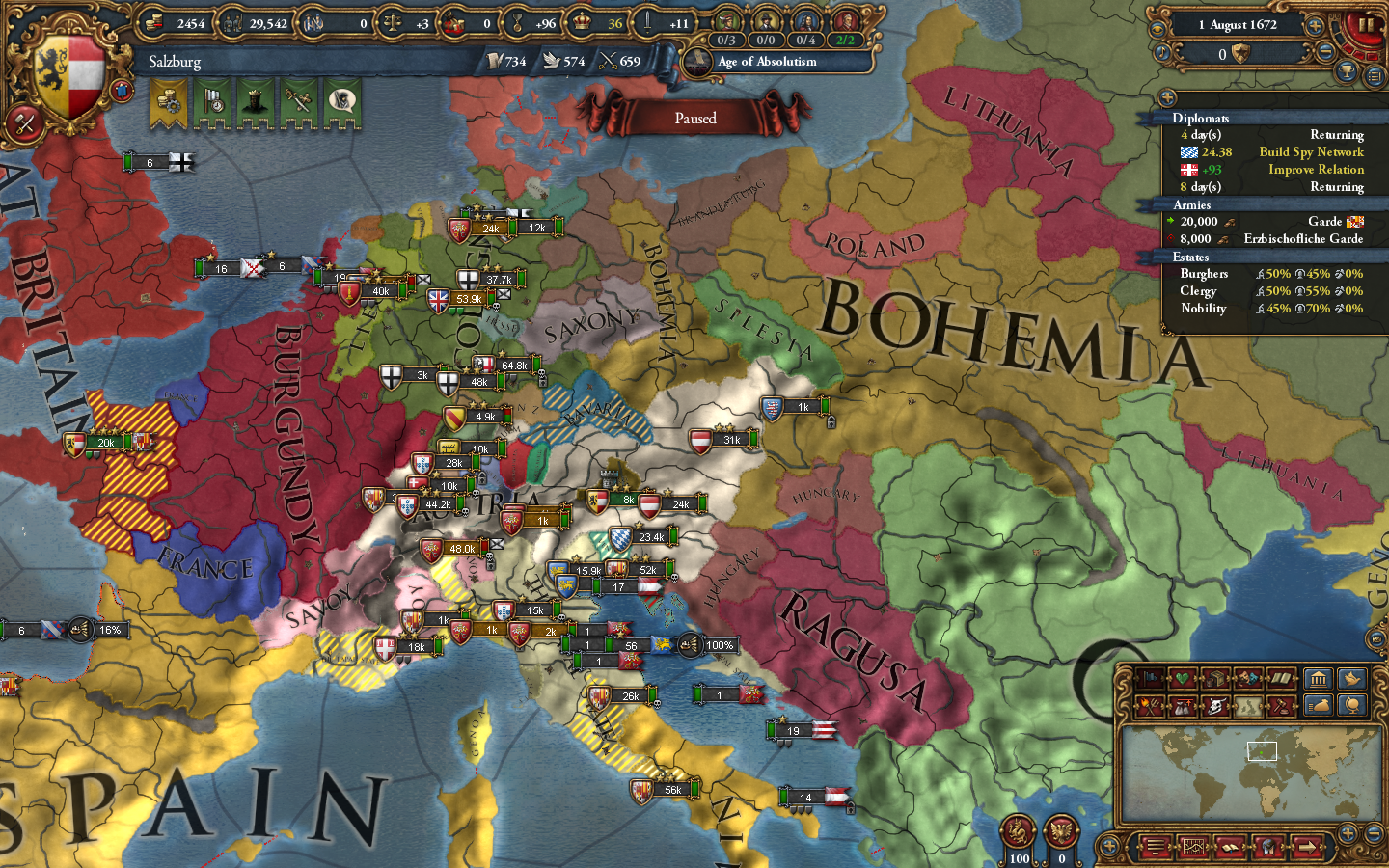Open the devastation mapmode skull icon

click(1217, 706)
